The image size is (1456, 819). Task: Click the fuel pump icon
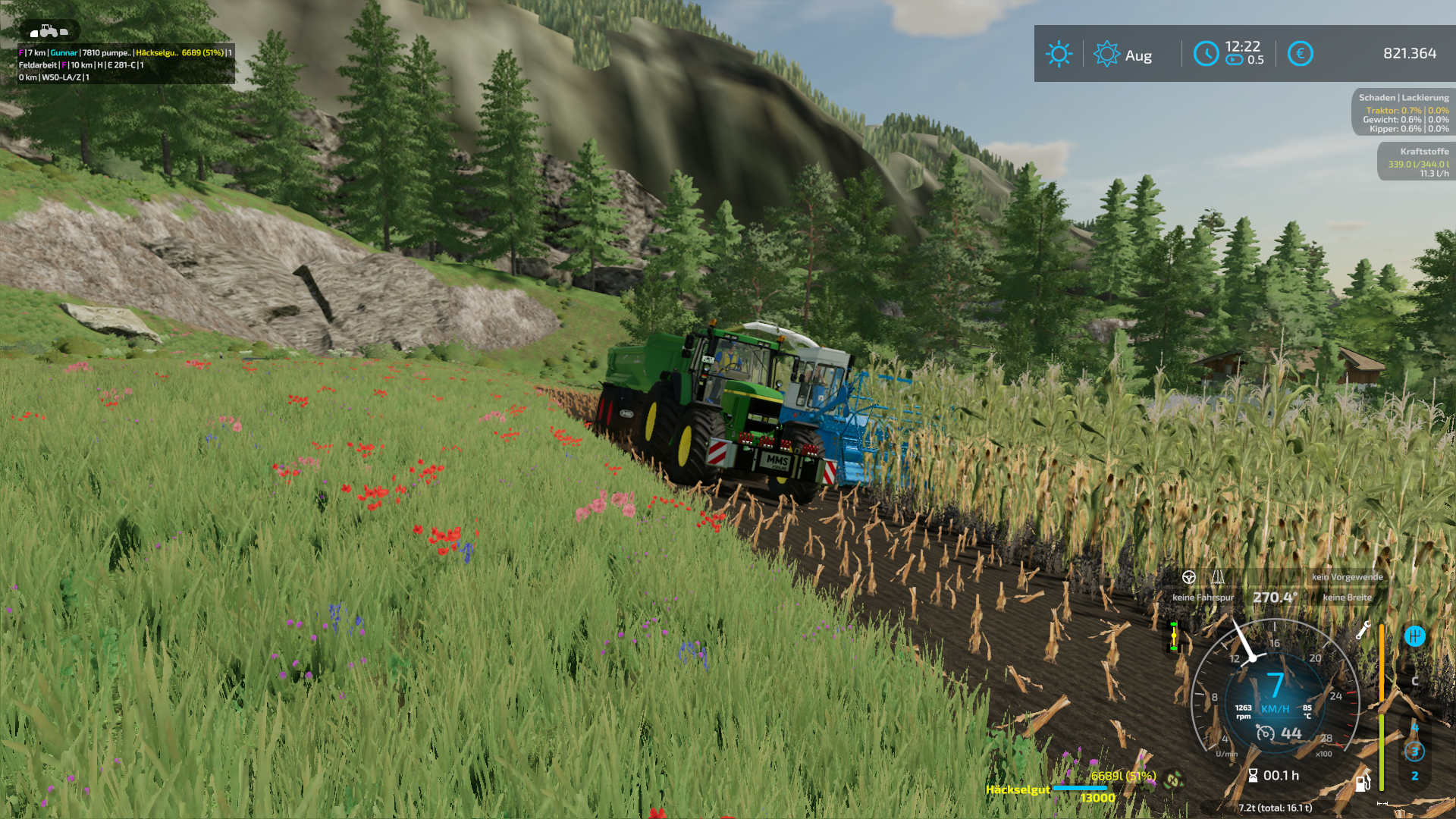1363,783
